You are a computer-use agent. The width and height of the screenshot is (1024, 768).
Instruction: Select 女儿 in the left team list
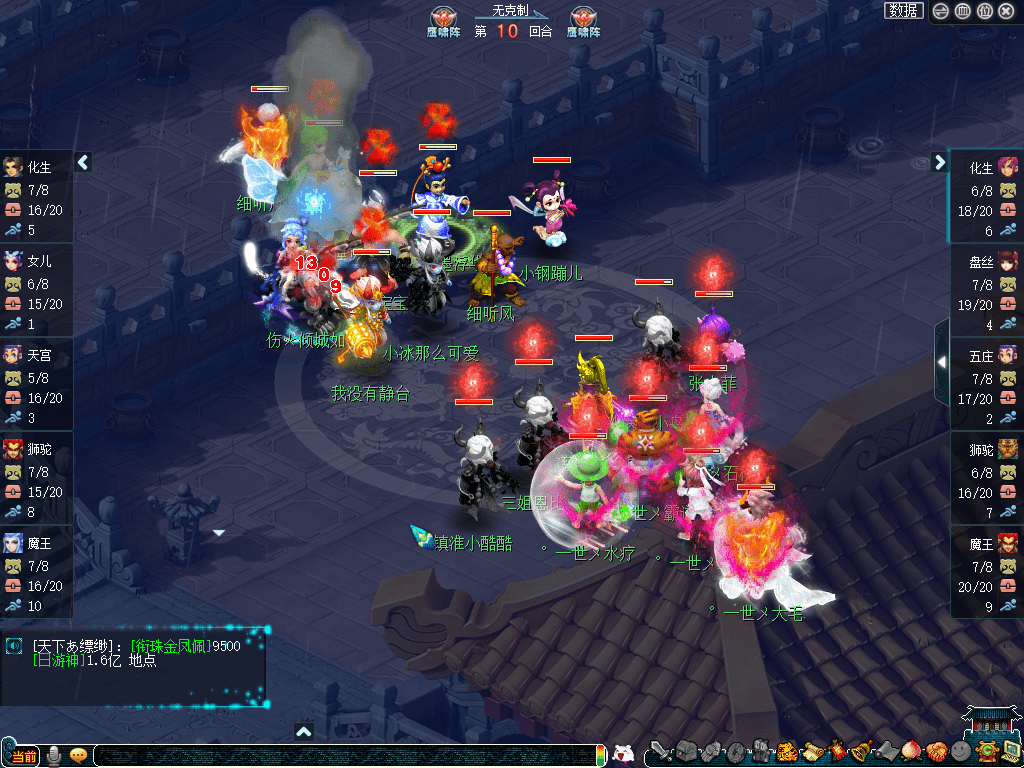click(x=37, y=261)
